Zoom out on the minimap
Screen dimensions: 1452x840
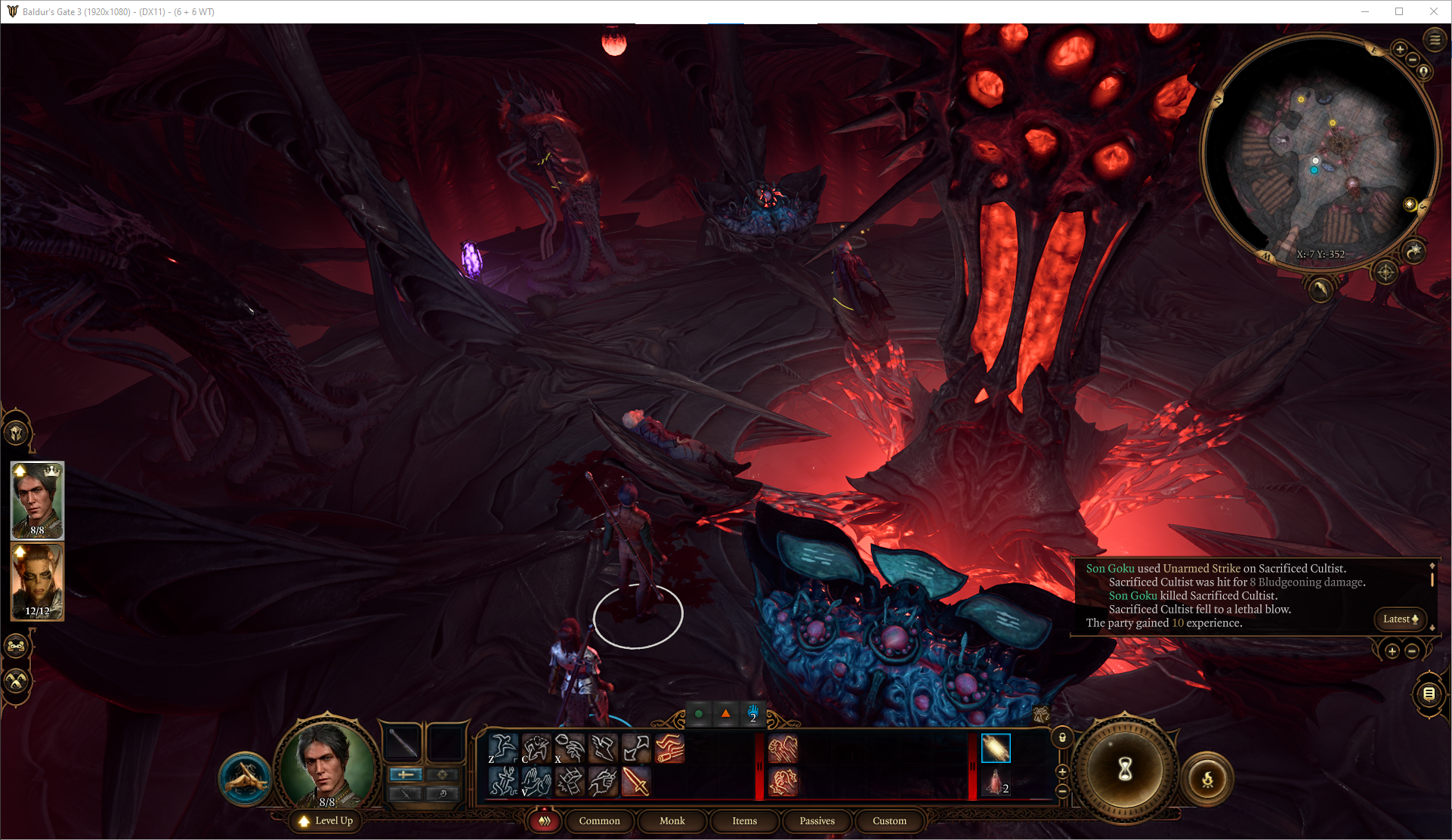[1413, 60]
